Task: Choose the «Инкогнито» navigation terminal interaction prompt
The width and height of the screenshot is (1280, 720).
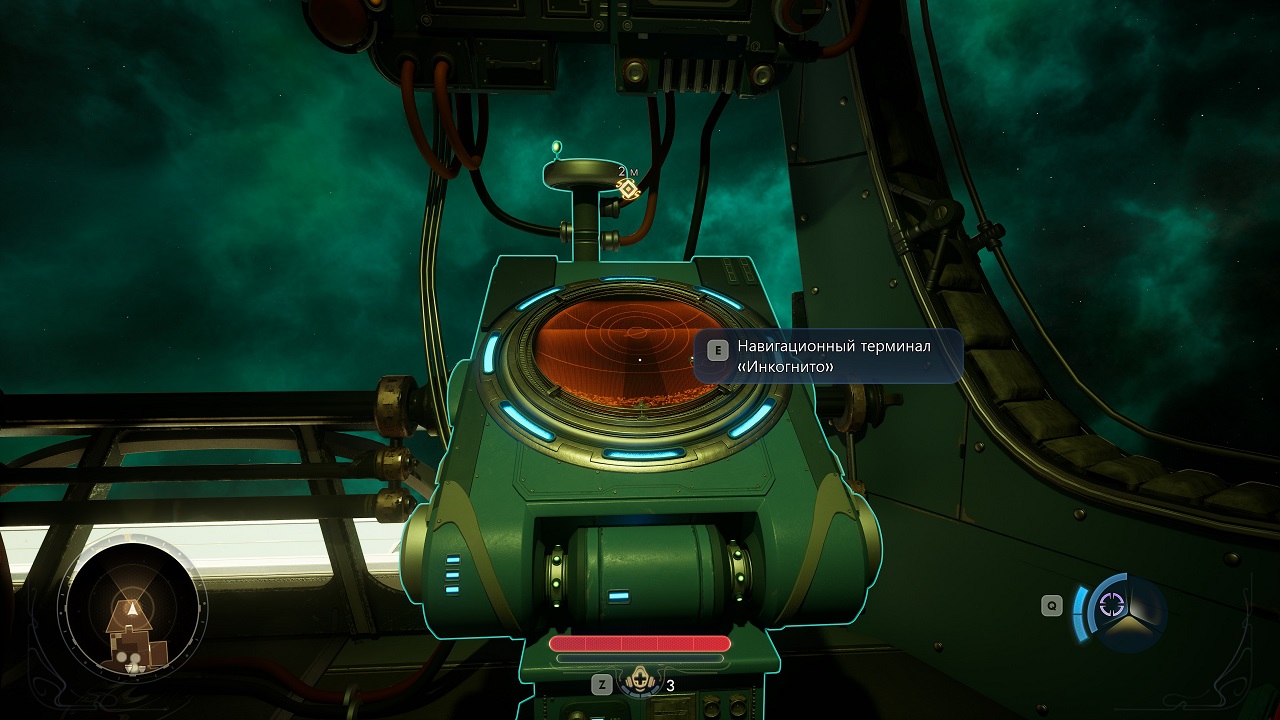Action: (x=828, y=356)
